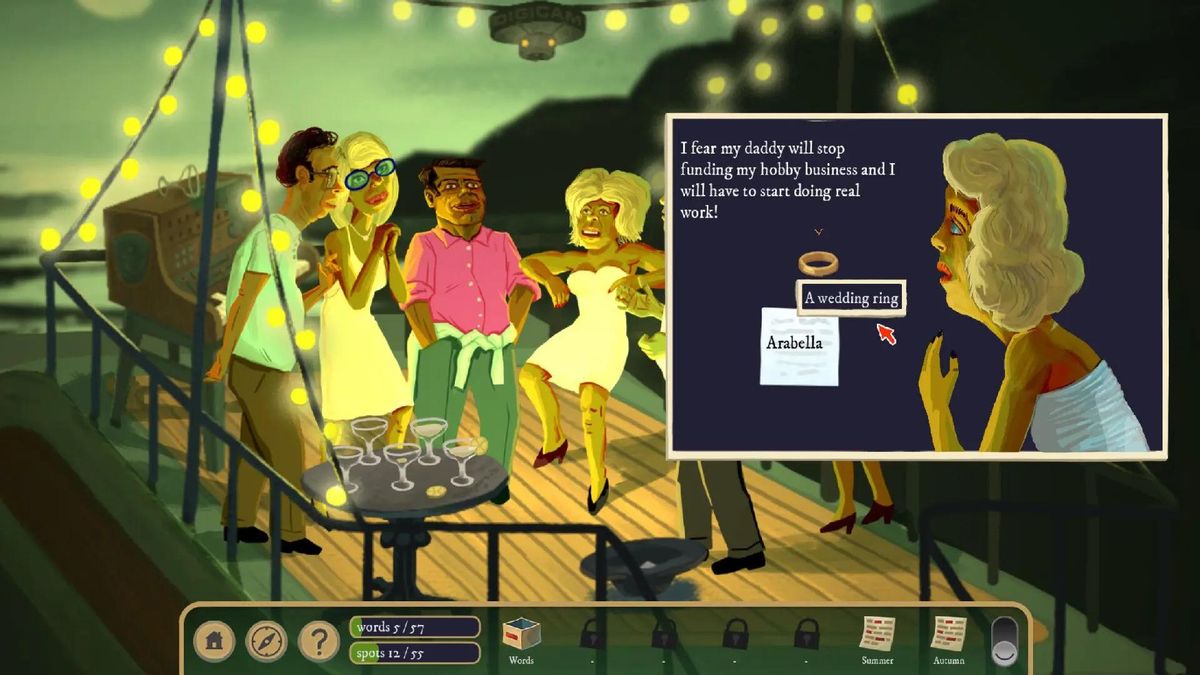Open the home menu button
This screenshot has height=675, width=1200.
coord(214,641)
